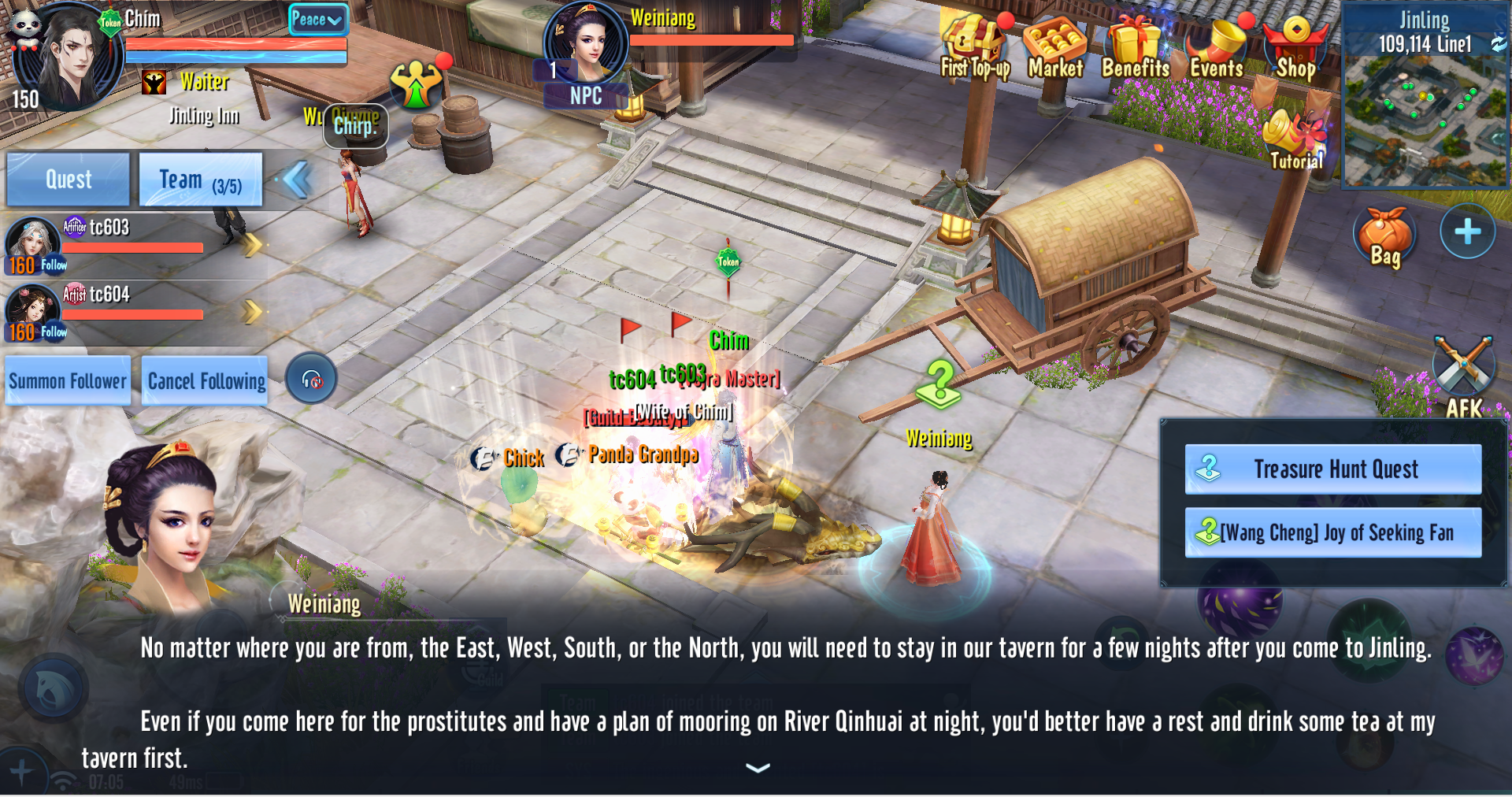The image size is (1512, 797).
Task: Open the Jinling minimap
Action: tap(1424, 110)
